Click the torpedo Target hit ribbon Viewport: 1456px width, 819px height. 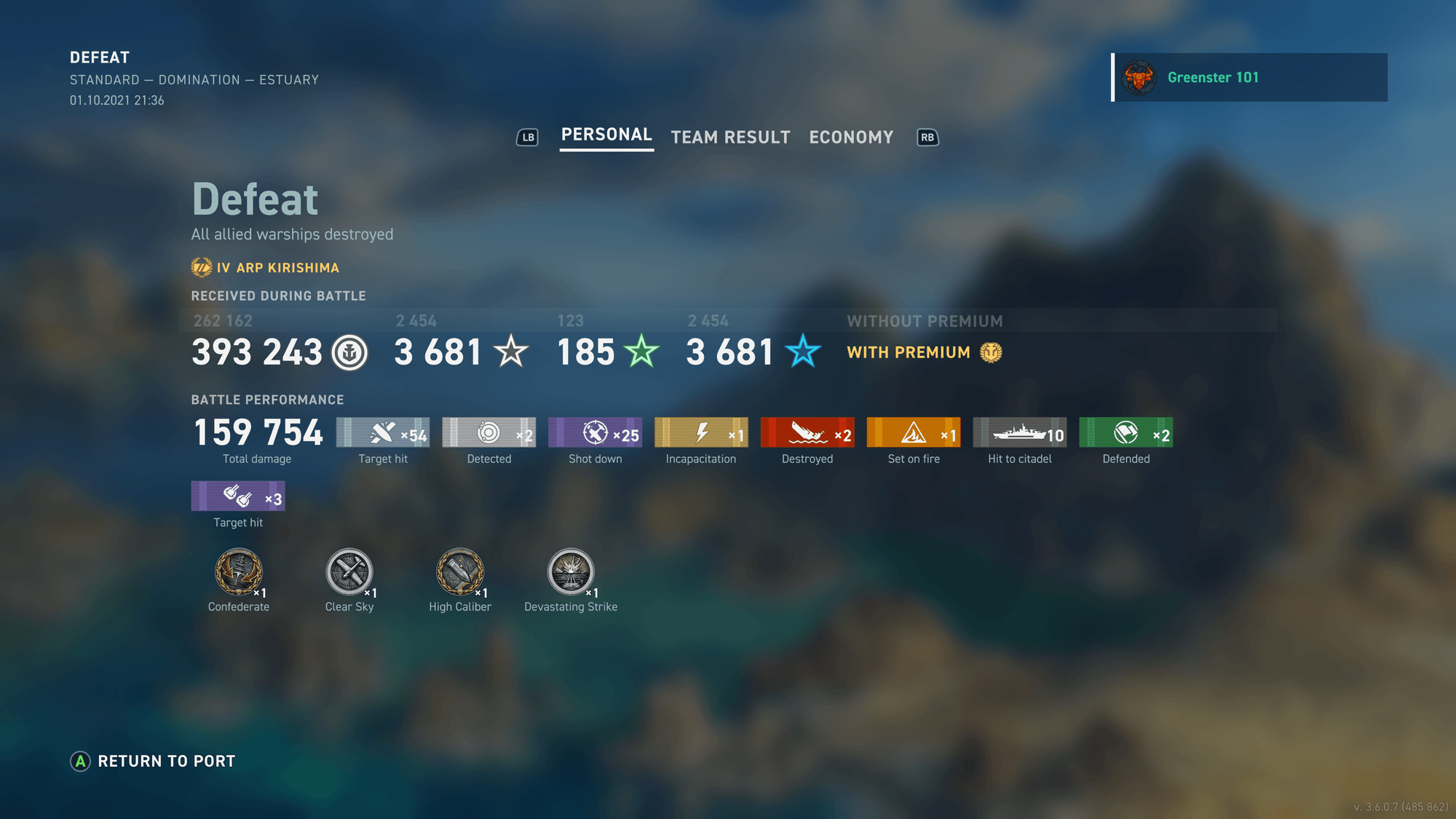(x=238, y=496)
